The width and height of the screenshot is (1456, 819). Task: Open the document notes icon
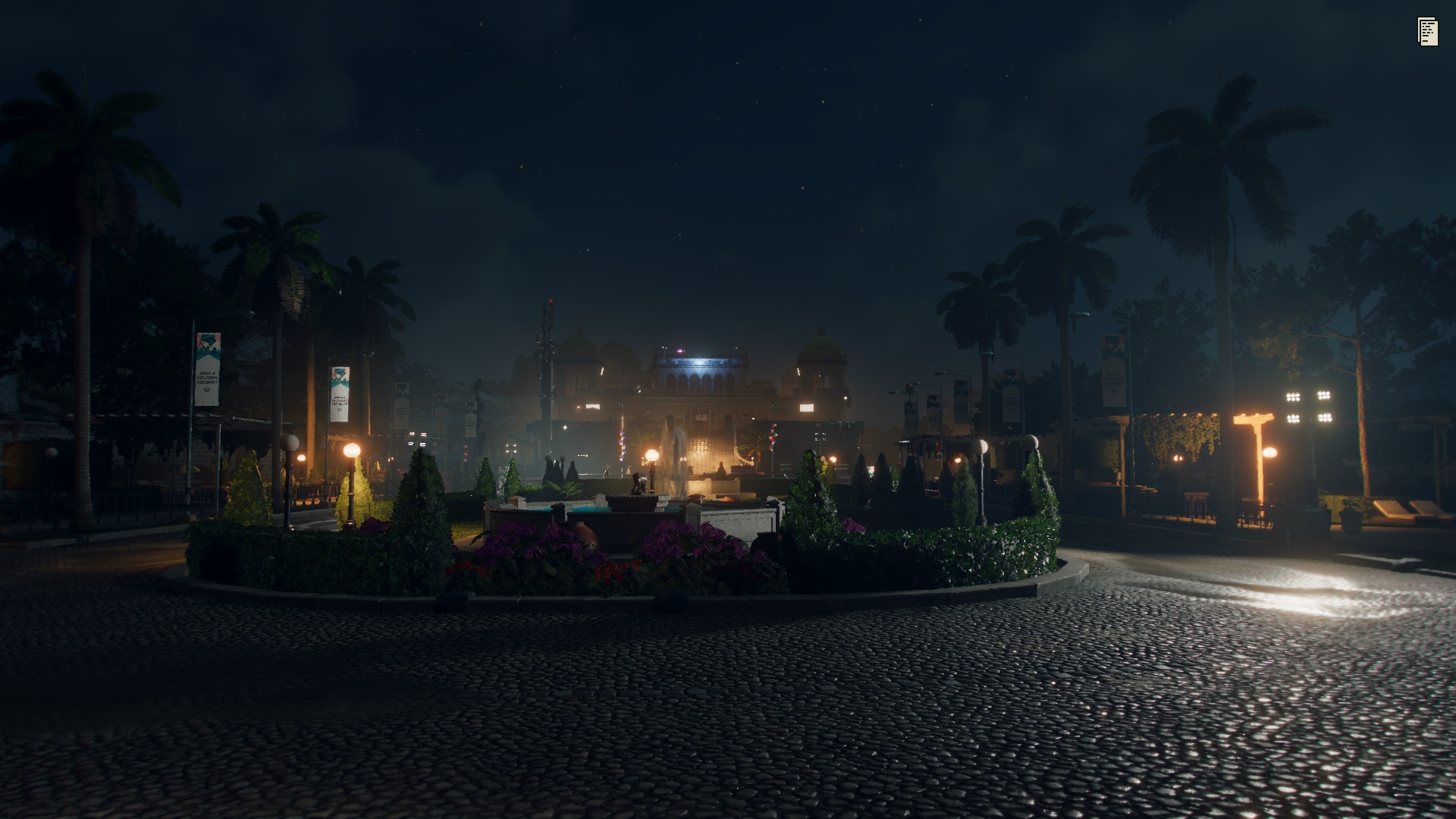1427,32
